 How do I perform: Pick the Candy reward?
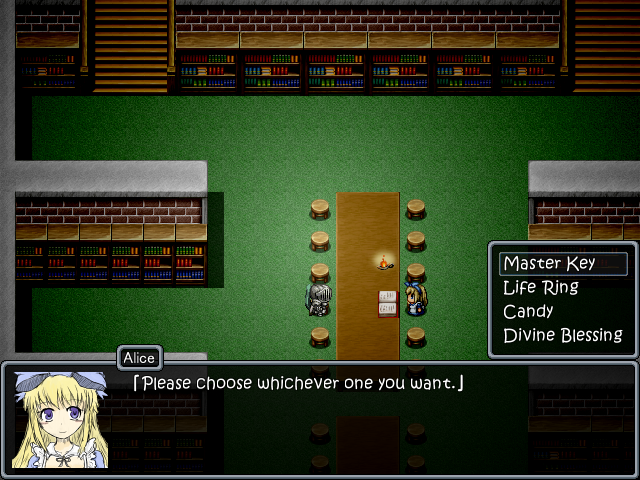pos(529,312)
